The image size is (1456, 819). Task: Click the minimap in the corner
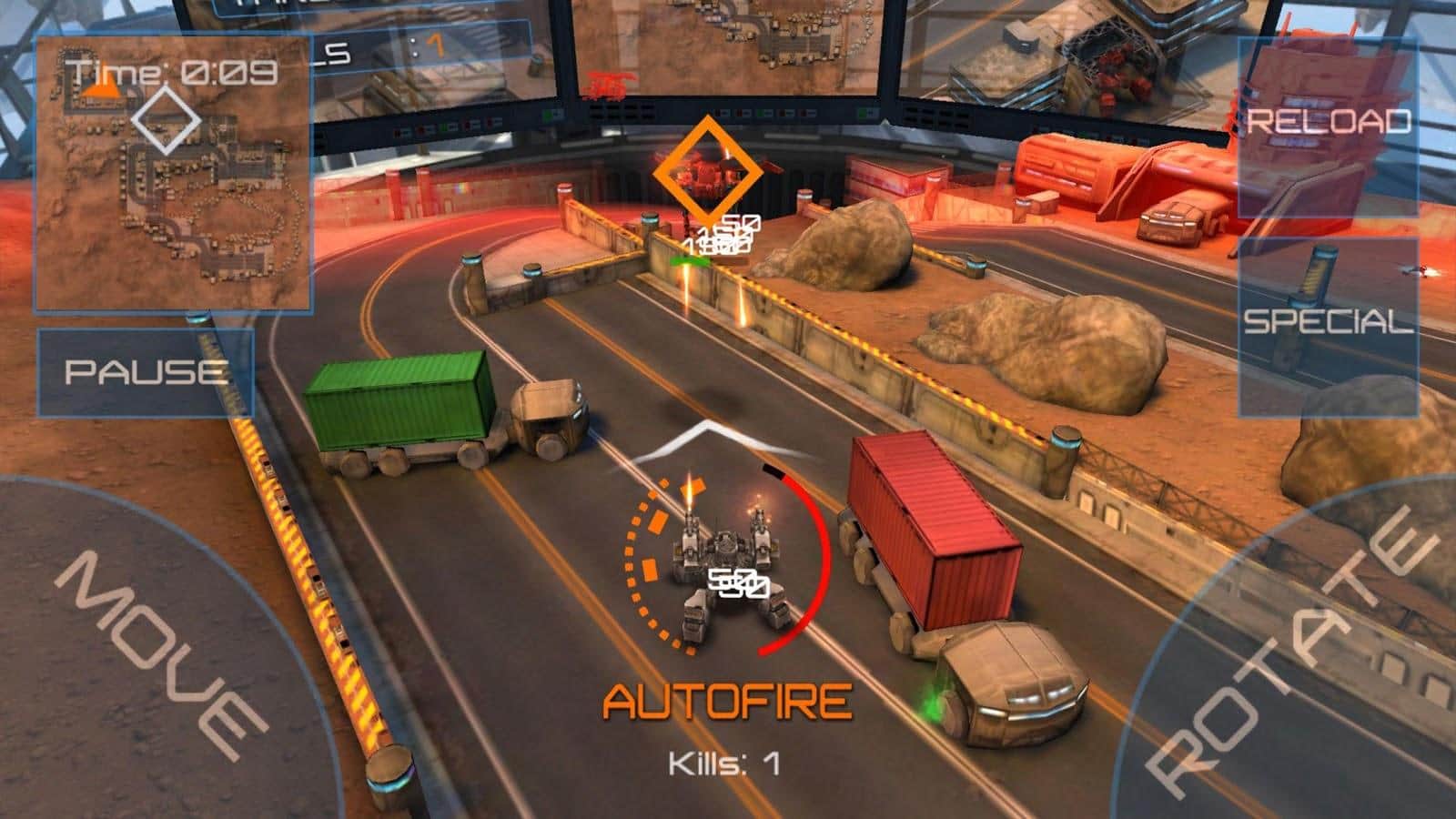coord(174,173)
